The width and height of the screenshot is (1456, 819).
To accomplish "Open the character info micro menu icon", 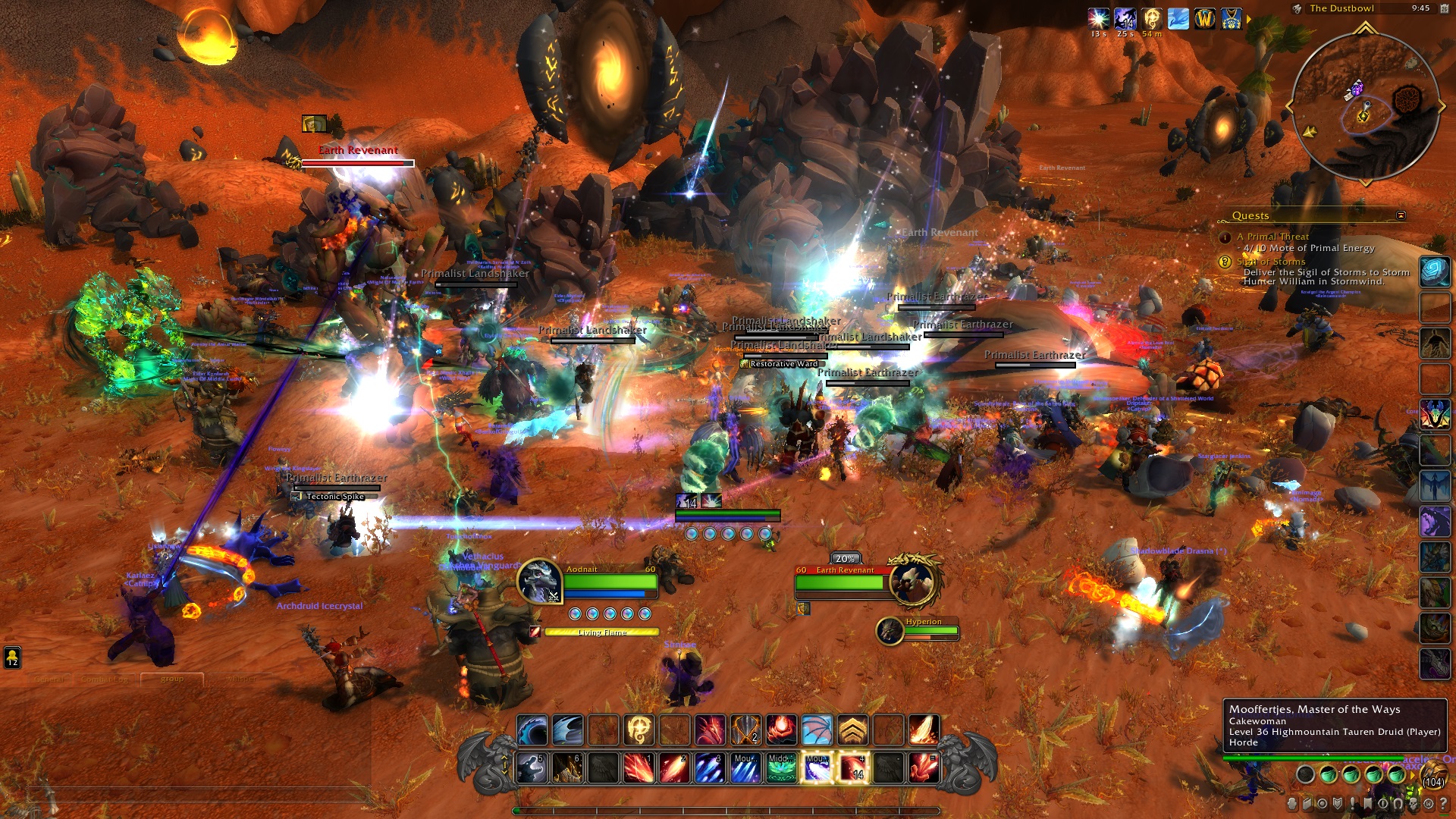I will (x=1291, y=805).
